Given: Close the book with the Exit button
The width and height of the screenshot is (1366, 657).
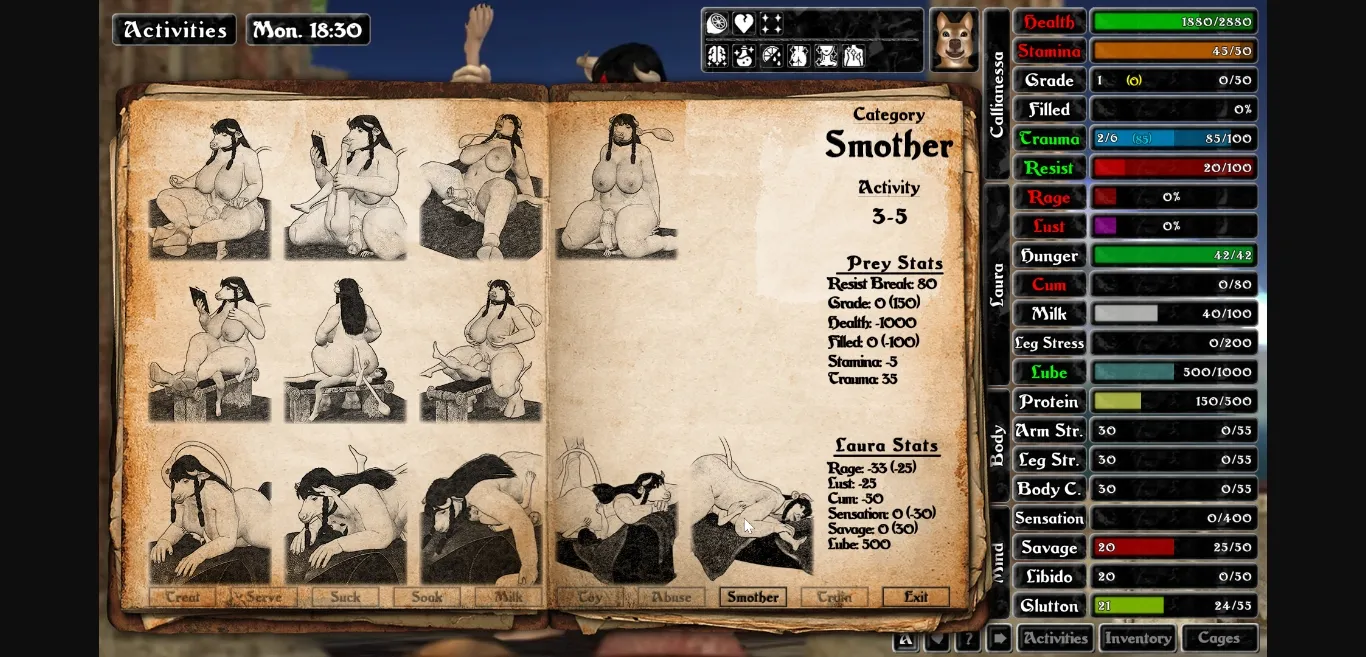Looking at the screenshot, I should point(915,597).
